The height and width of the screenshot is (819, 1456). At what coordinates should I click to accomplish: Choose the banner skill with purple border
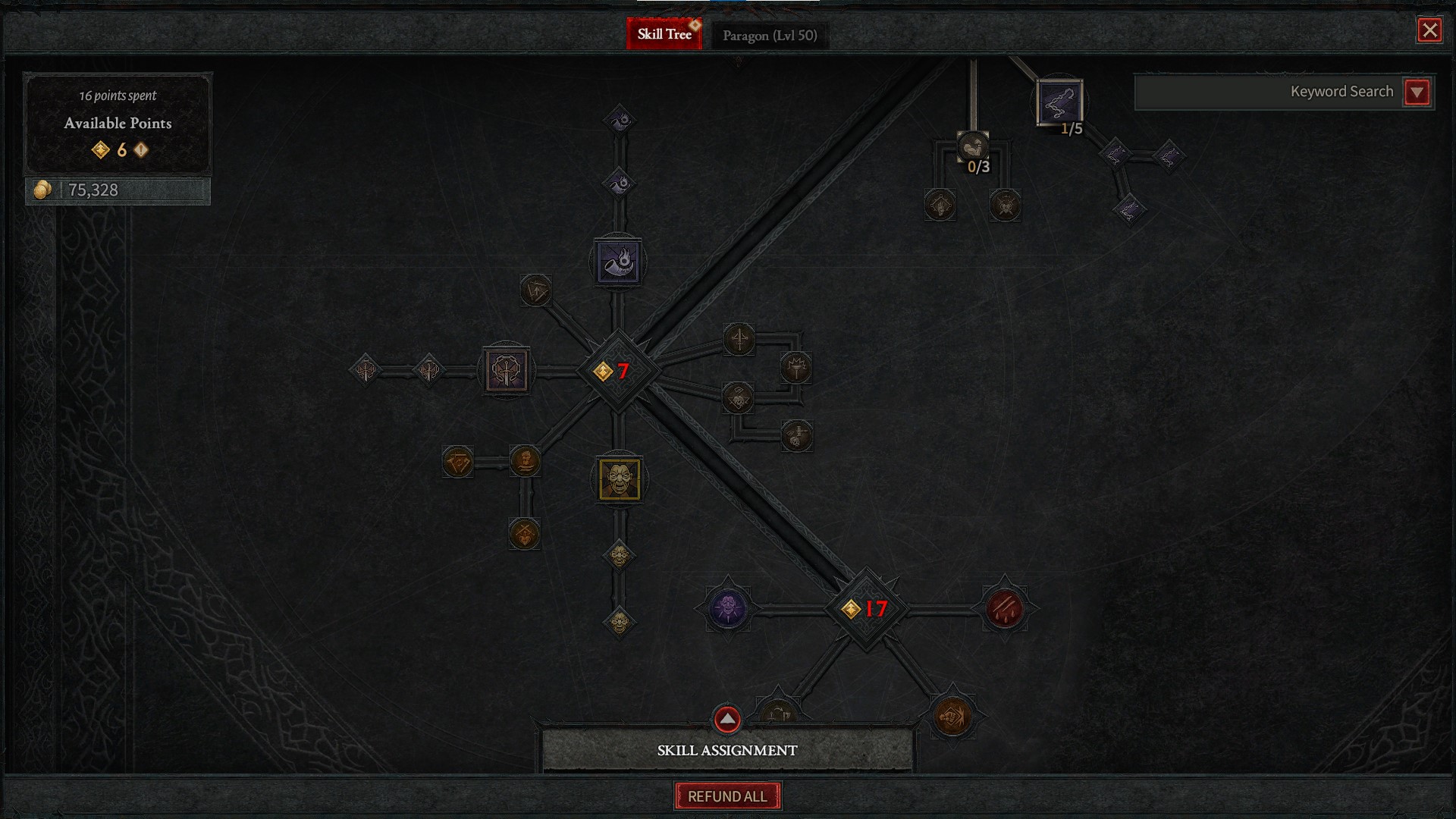(x=507, y=371)
